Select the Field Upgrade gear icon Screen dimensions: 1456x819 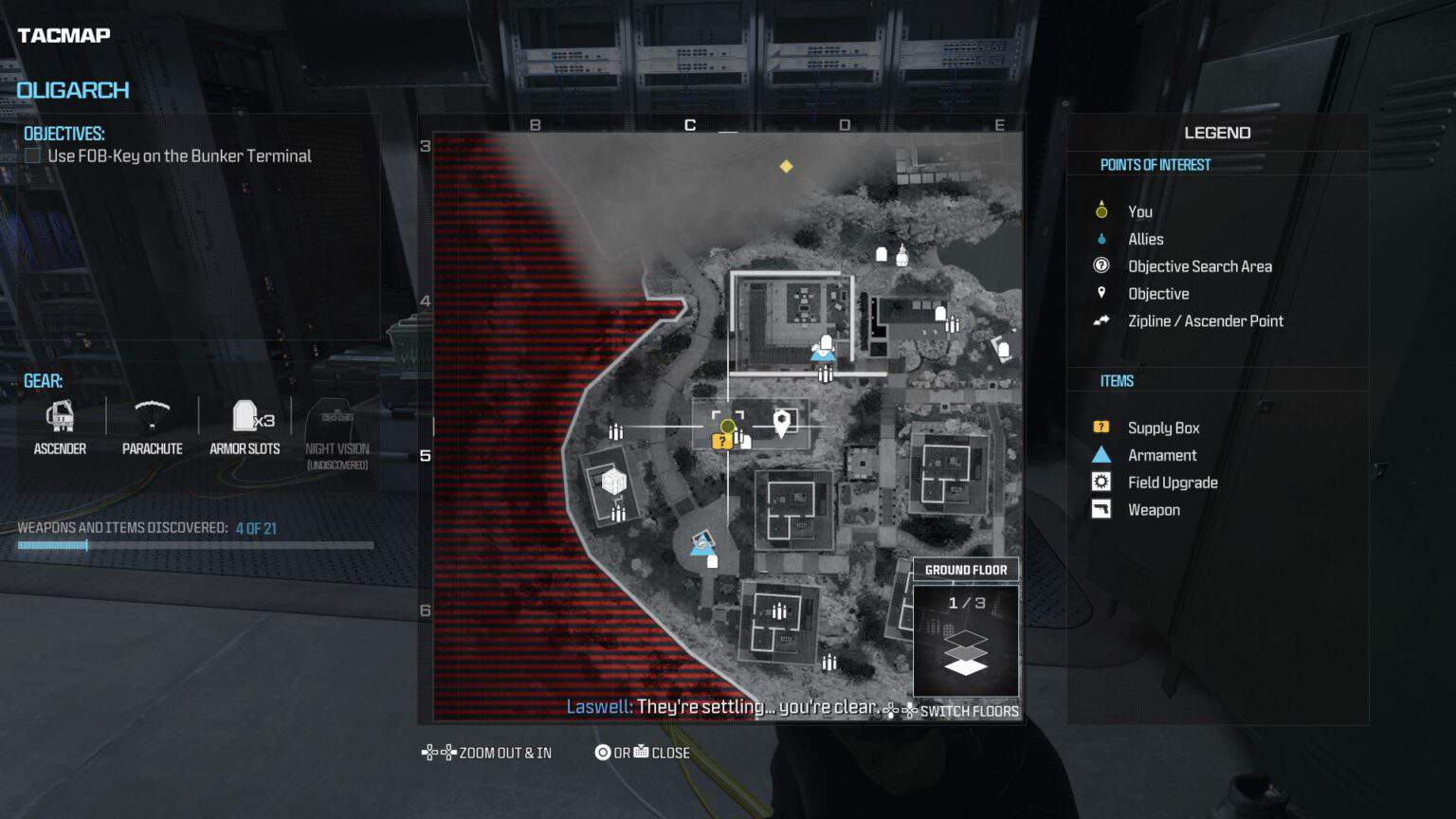pyautogui.click(x=1101, y=482)
